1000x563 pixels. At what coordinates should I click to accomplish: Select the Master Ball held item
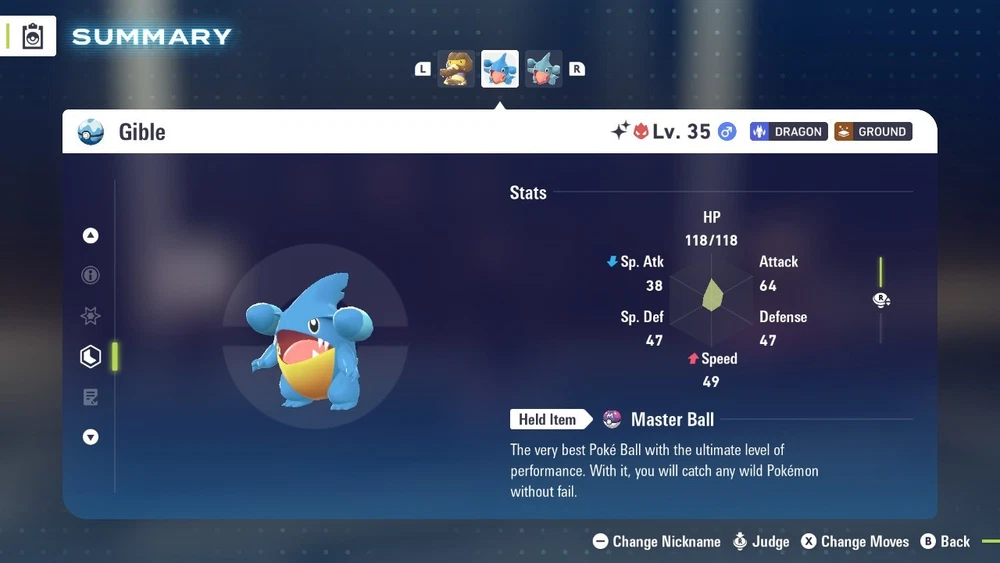click(x=672, y=420)
